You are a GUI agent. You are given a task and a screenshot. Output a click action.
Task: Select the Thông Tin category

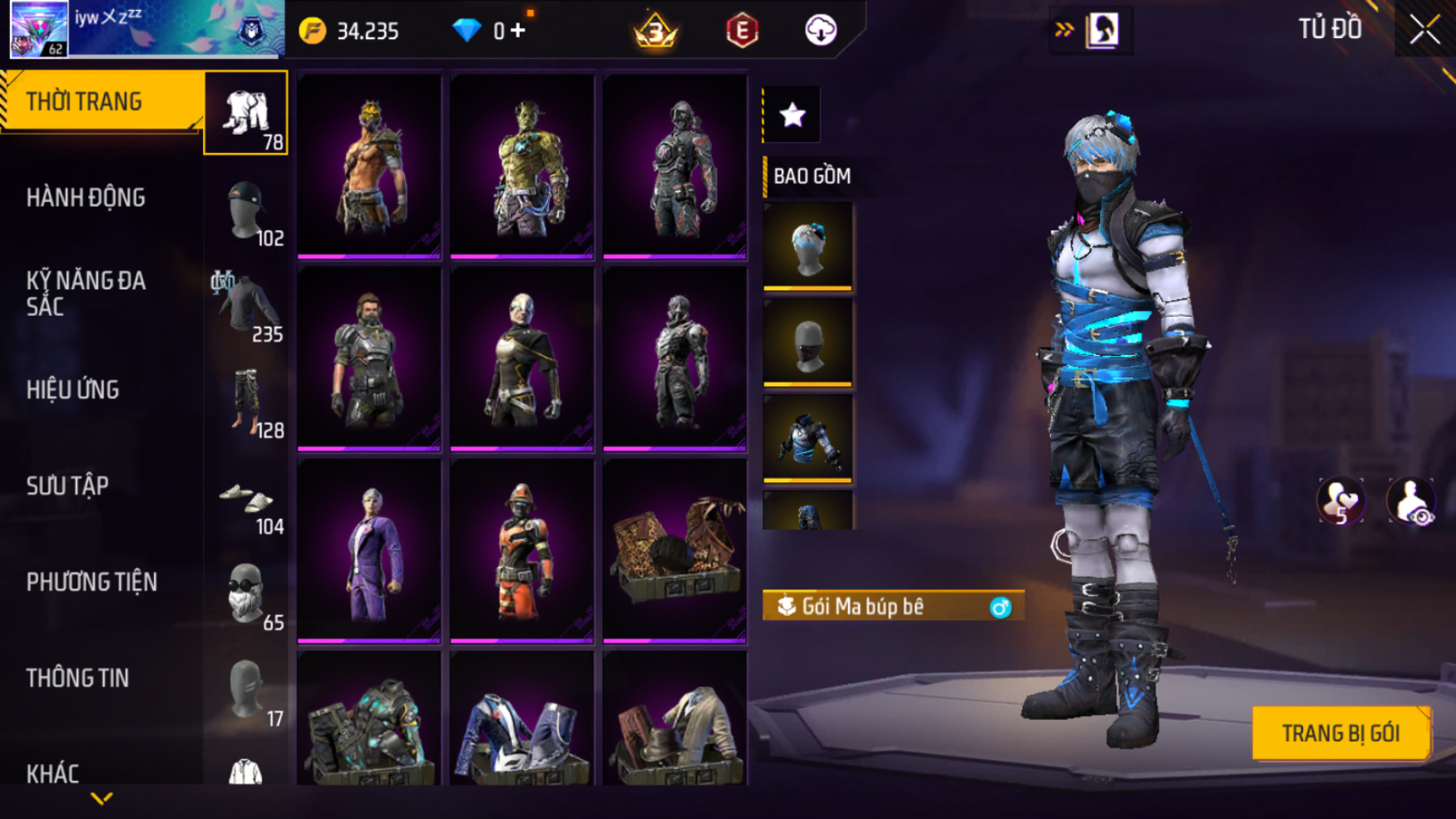(x=78, y=678)
